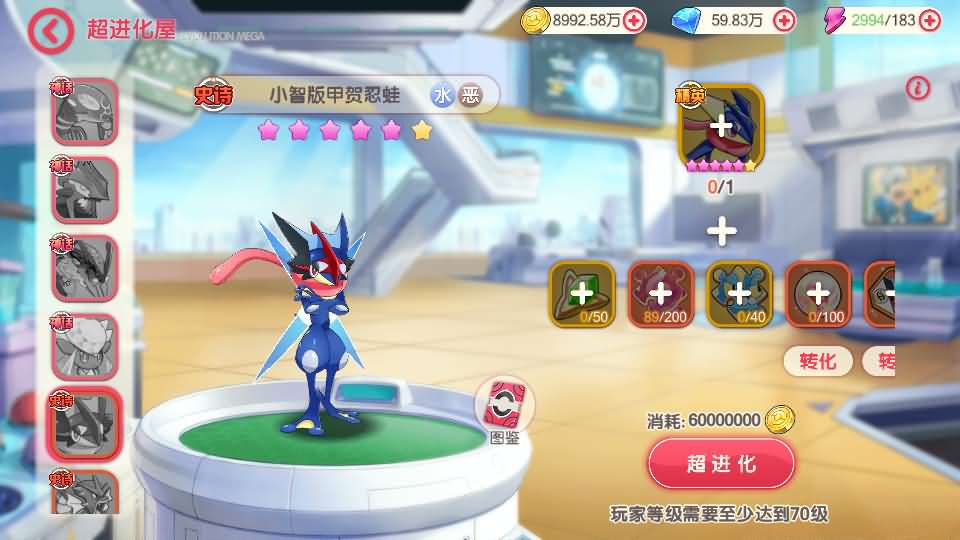Viewport: 960px width, 540px height.
Task: Choose the fourth thumbnail in the left list
Action: point(84,345)
